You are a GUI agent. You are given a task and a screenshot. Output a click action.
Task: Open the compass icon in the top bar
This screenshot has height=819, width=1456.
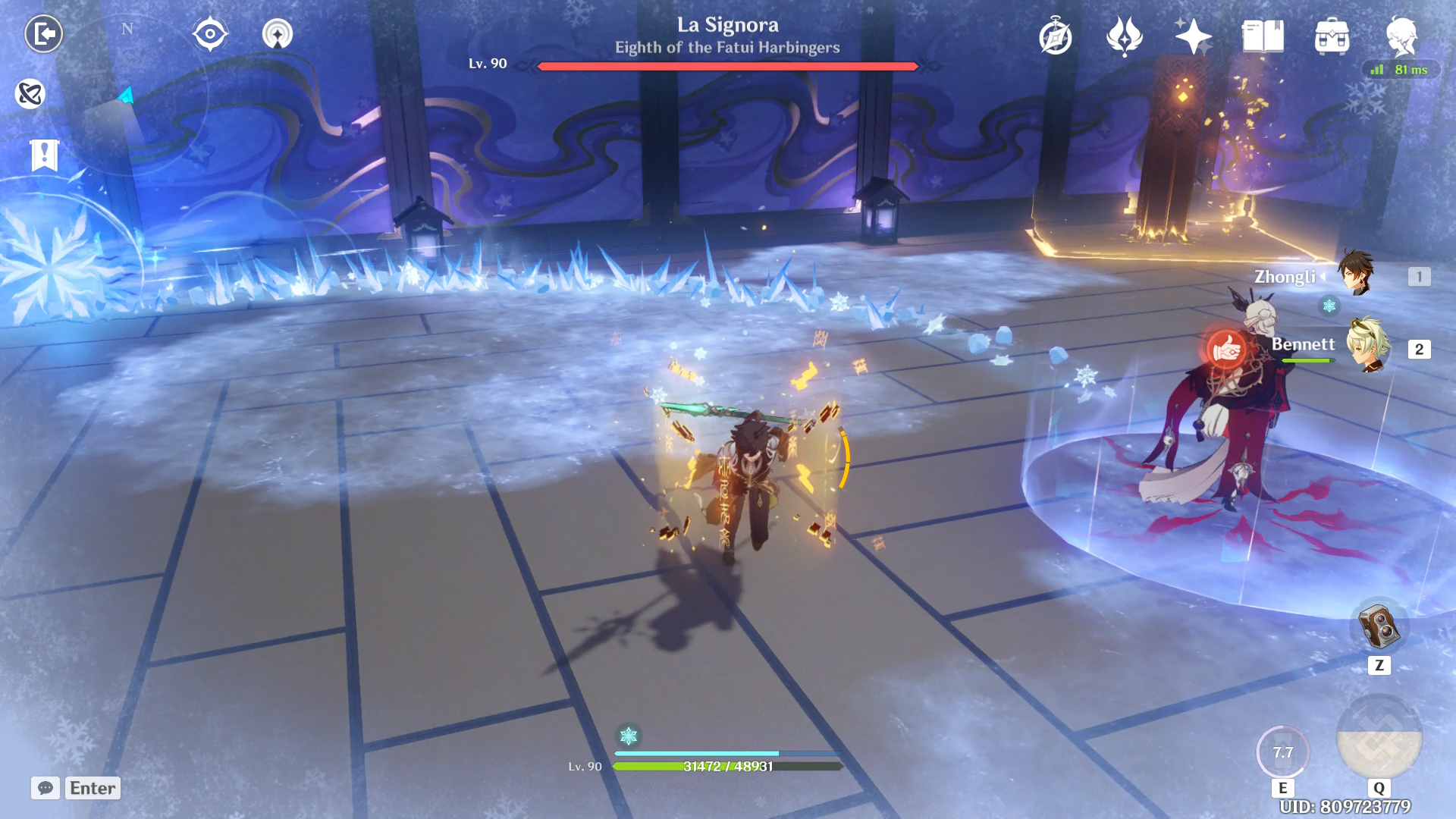pos(1056,36)
